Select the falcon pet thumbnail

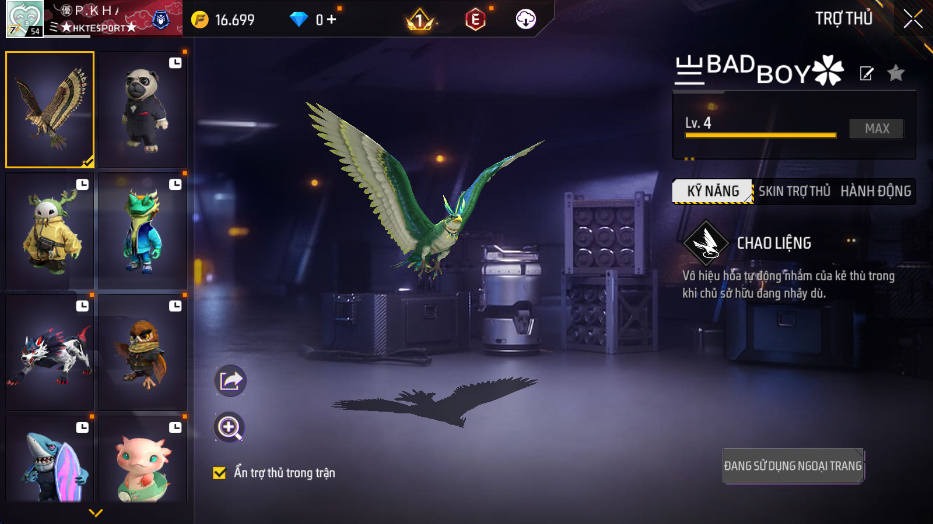50,109
